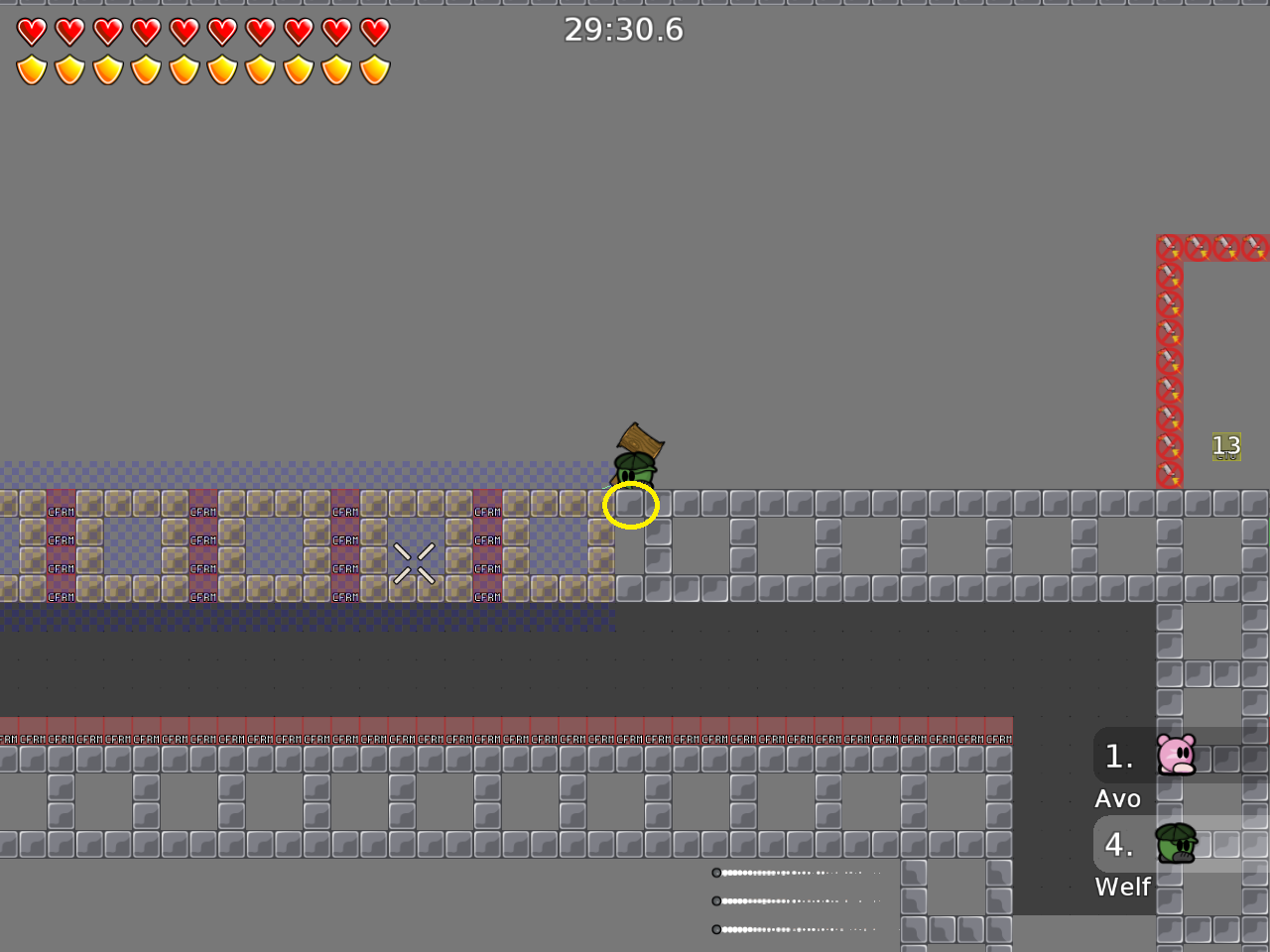This screenshot has width=1270, height=952.
Task: Click the last armor shield icon
Action: click(x=376, y=69)
